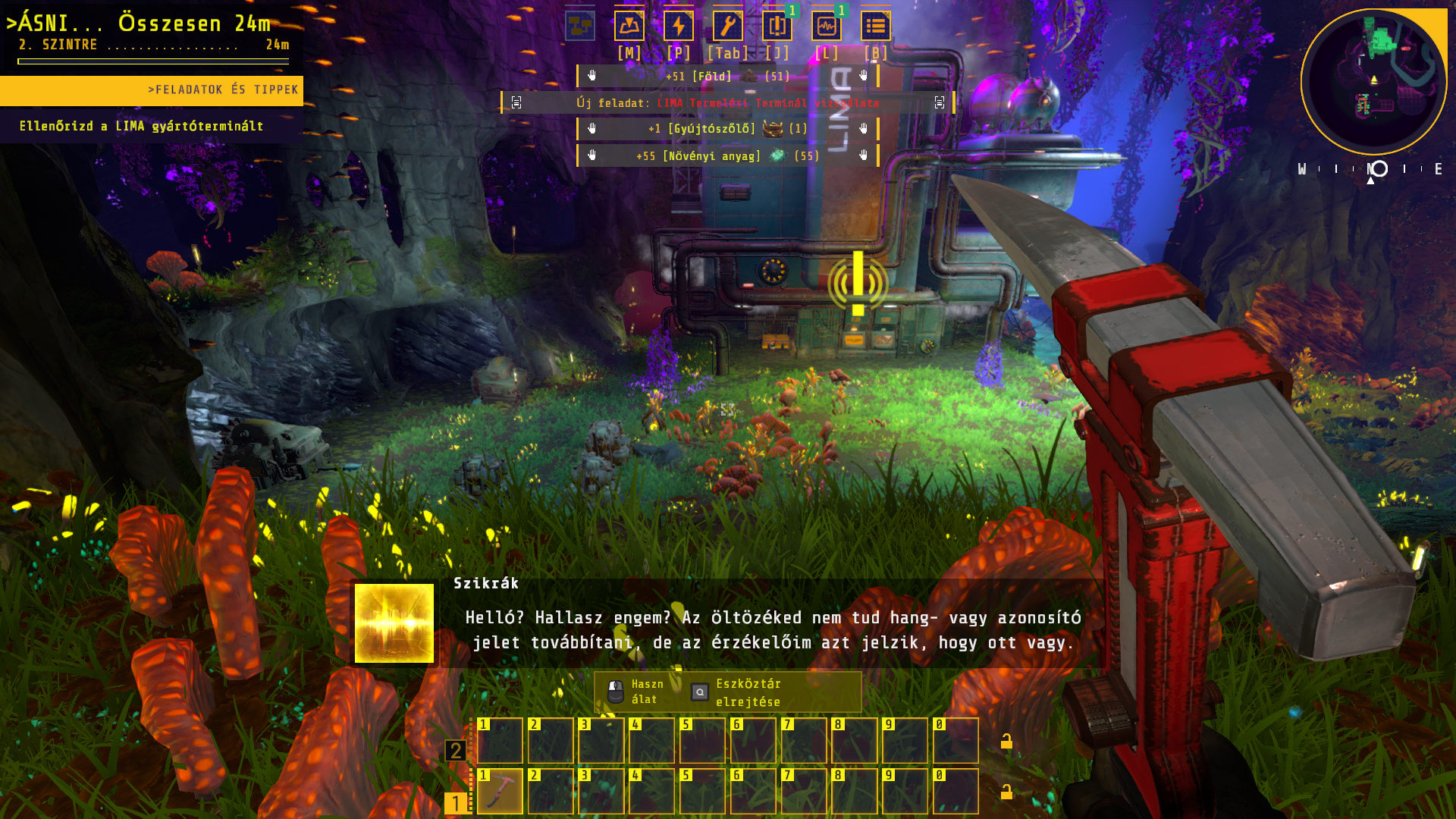Open the lightning bolt power menu

pyautogui.click(x=678, y=27)
